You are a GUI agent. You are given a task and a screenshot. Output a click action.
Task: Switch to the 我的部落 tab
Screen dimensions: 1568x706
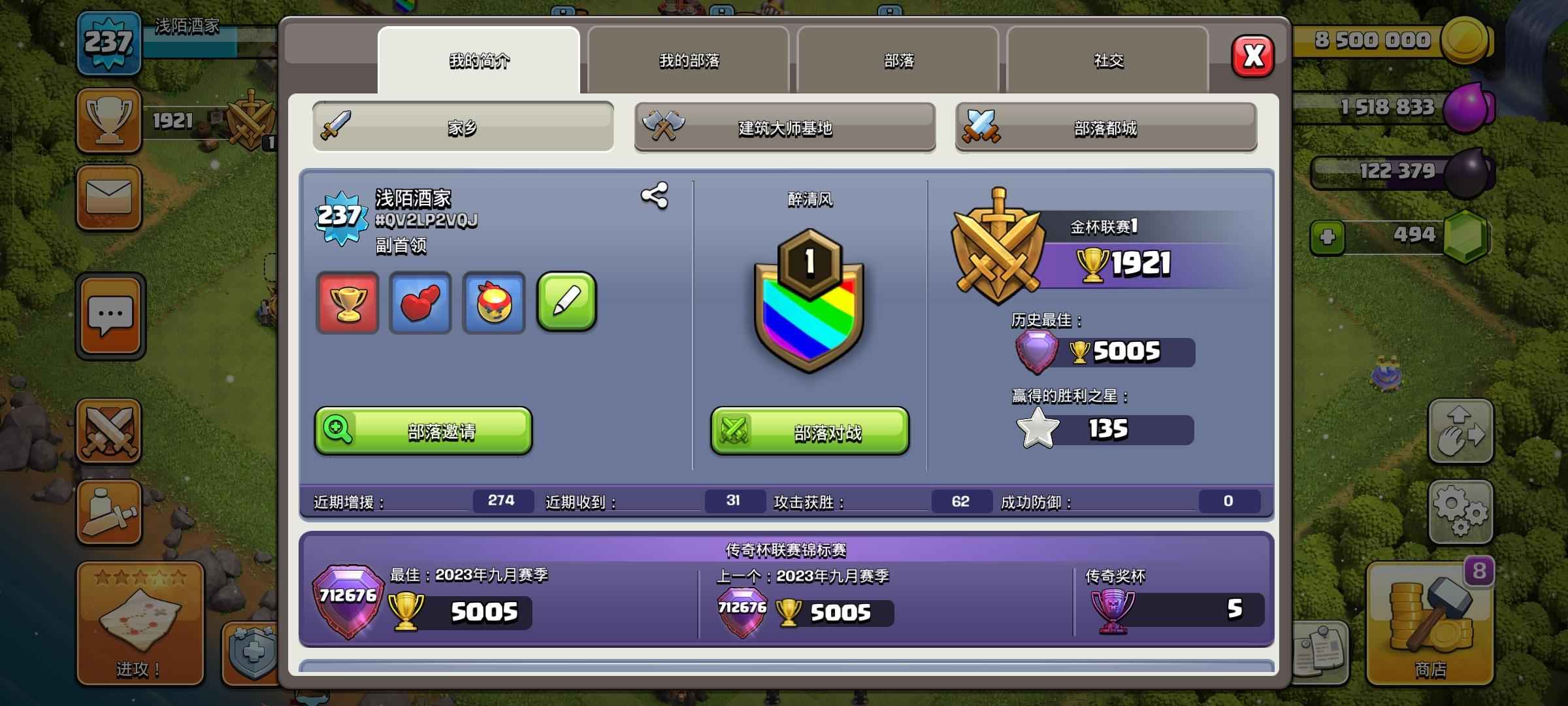coord(689,61)
